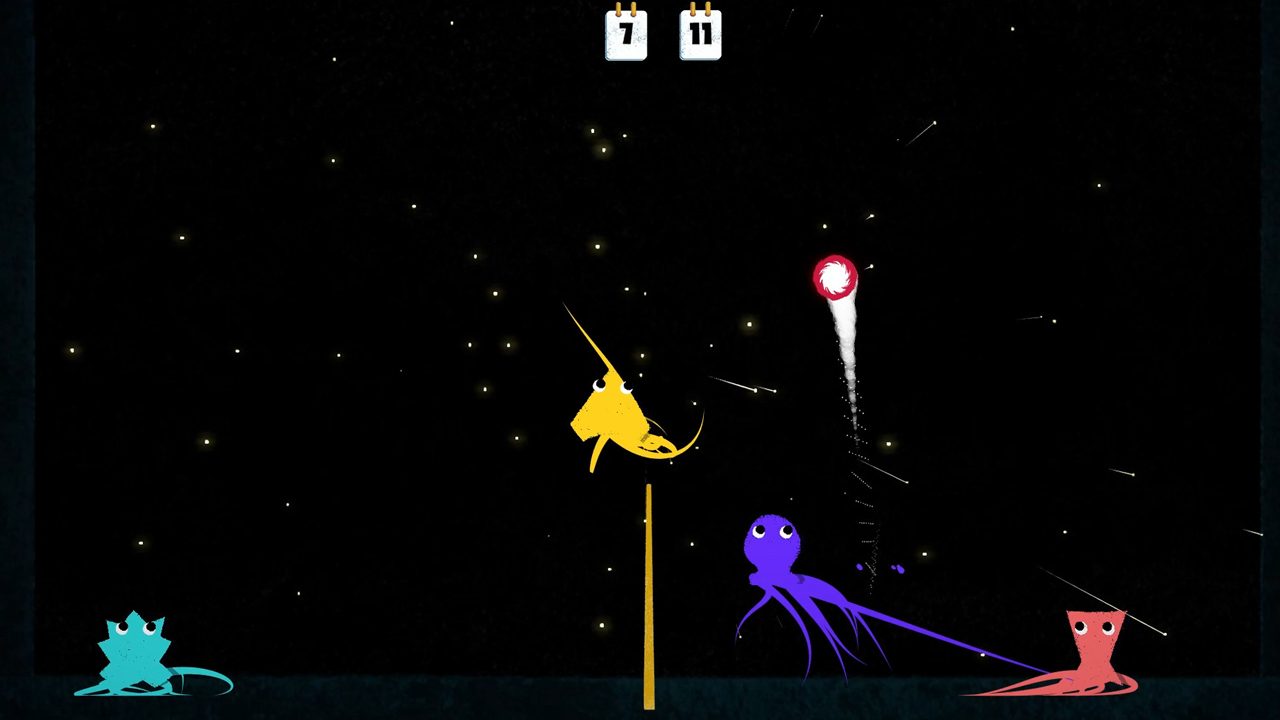The height and width of the screenshot is (720, 1280).
Task: Click the right scorecard's binding rings
Action: tap(700, 10)
